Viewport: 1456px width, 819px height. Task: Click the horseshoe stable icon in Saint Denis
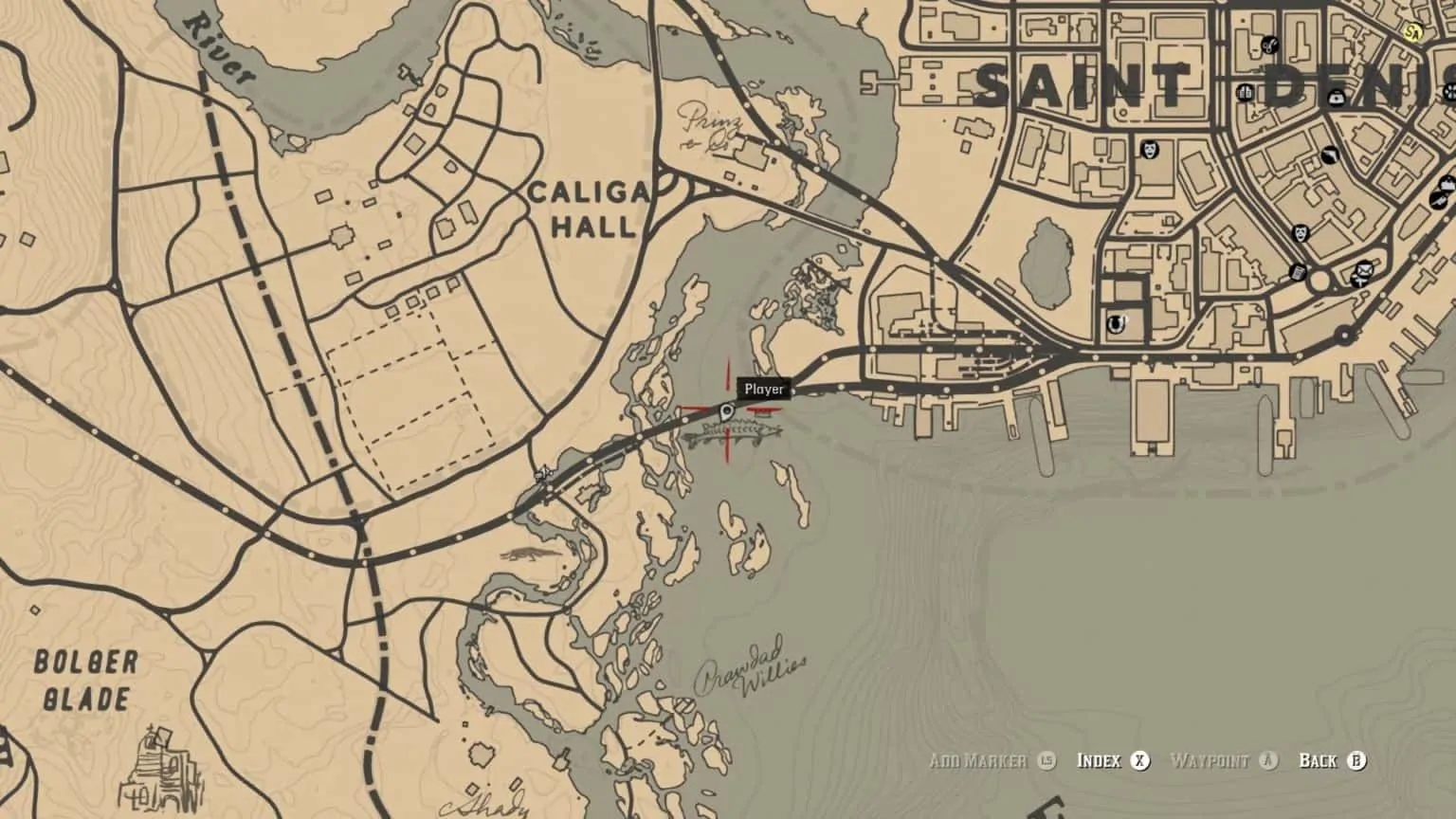click(1116, 323)
